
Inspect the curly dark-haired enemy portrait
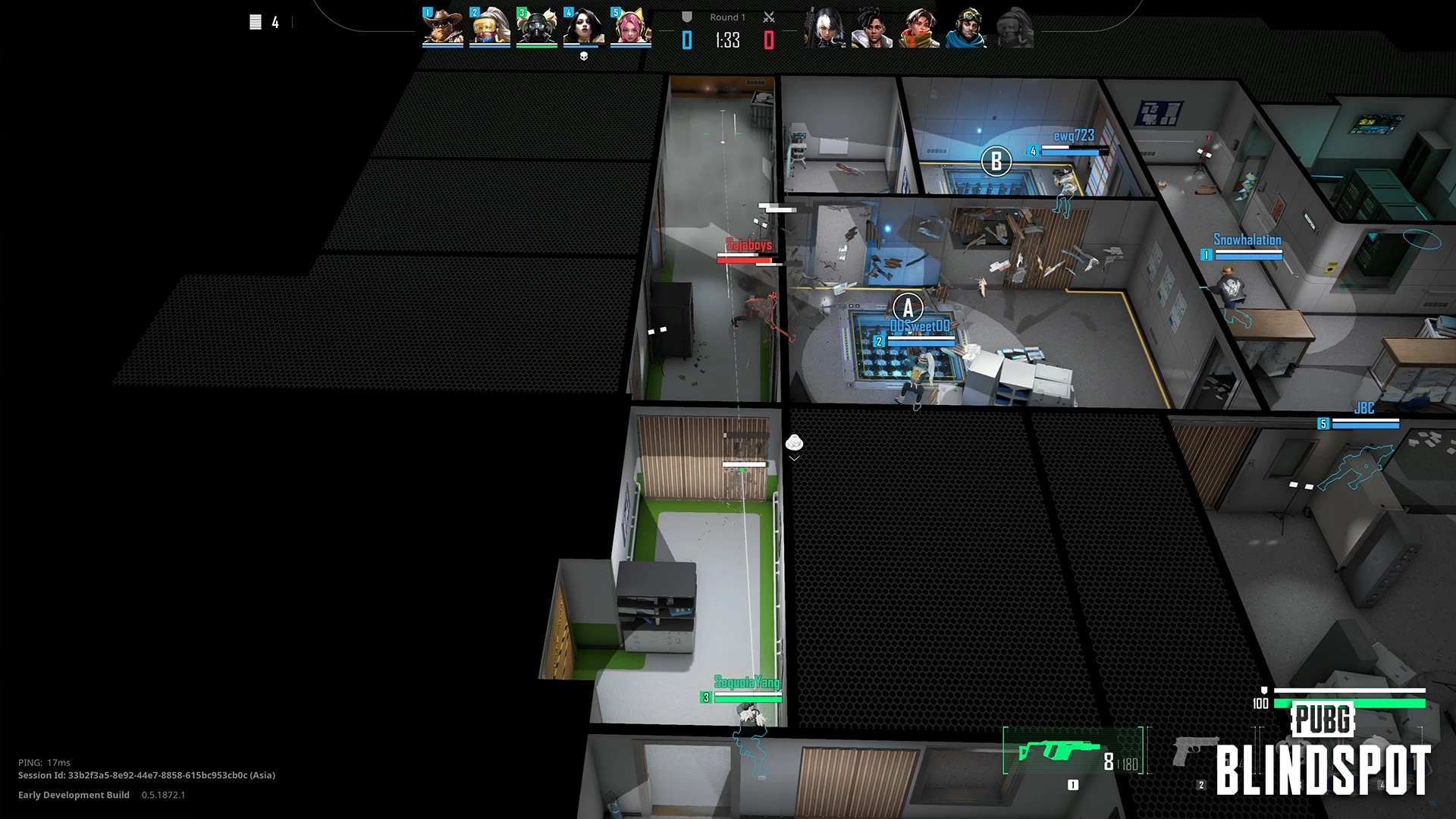tap(872, 29)
